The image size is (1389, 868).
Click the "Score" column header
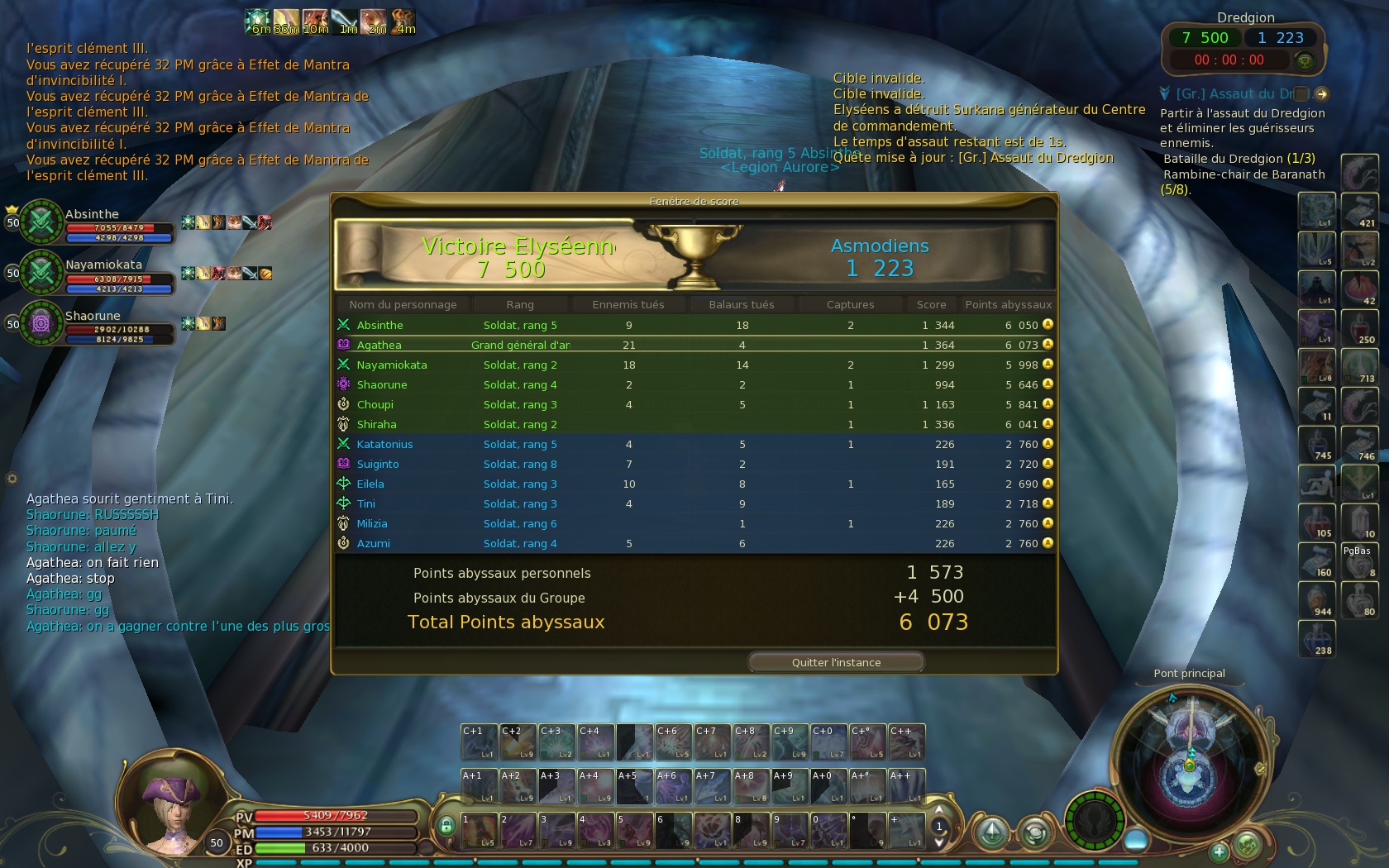pyautogui.click(x=931, y=304)
